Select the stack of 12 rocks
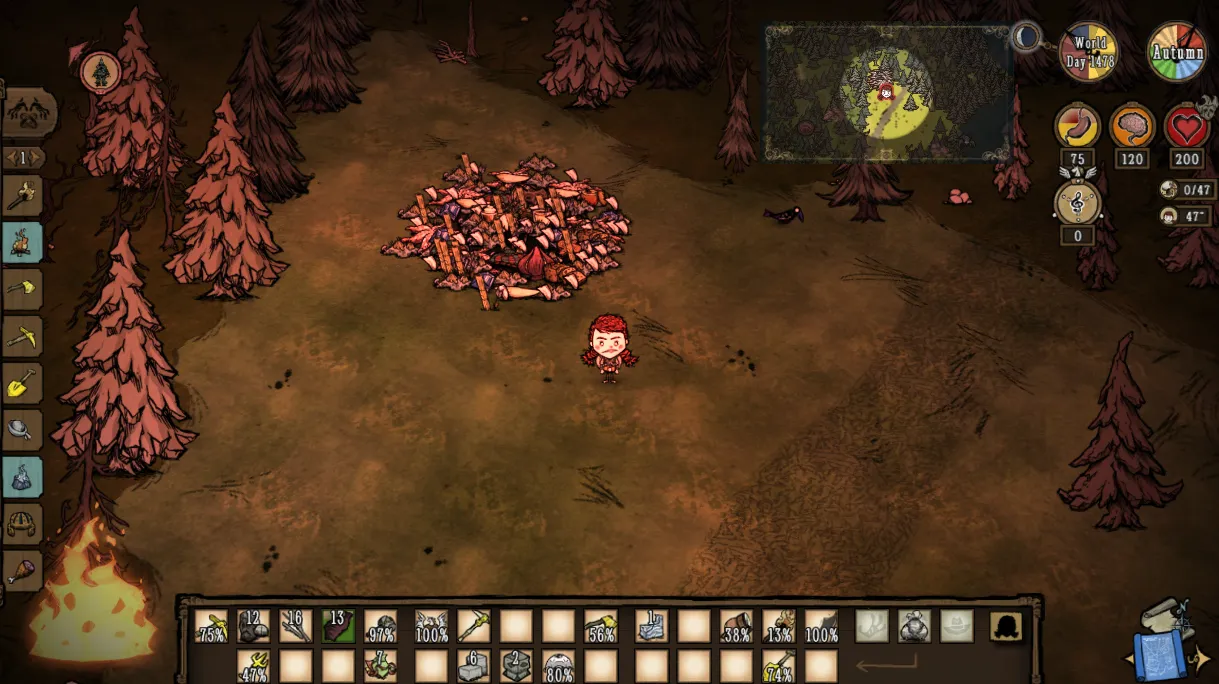 (253, 626)
